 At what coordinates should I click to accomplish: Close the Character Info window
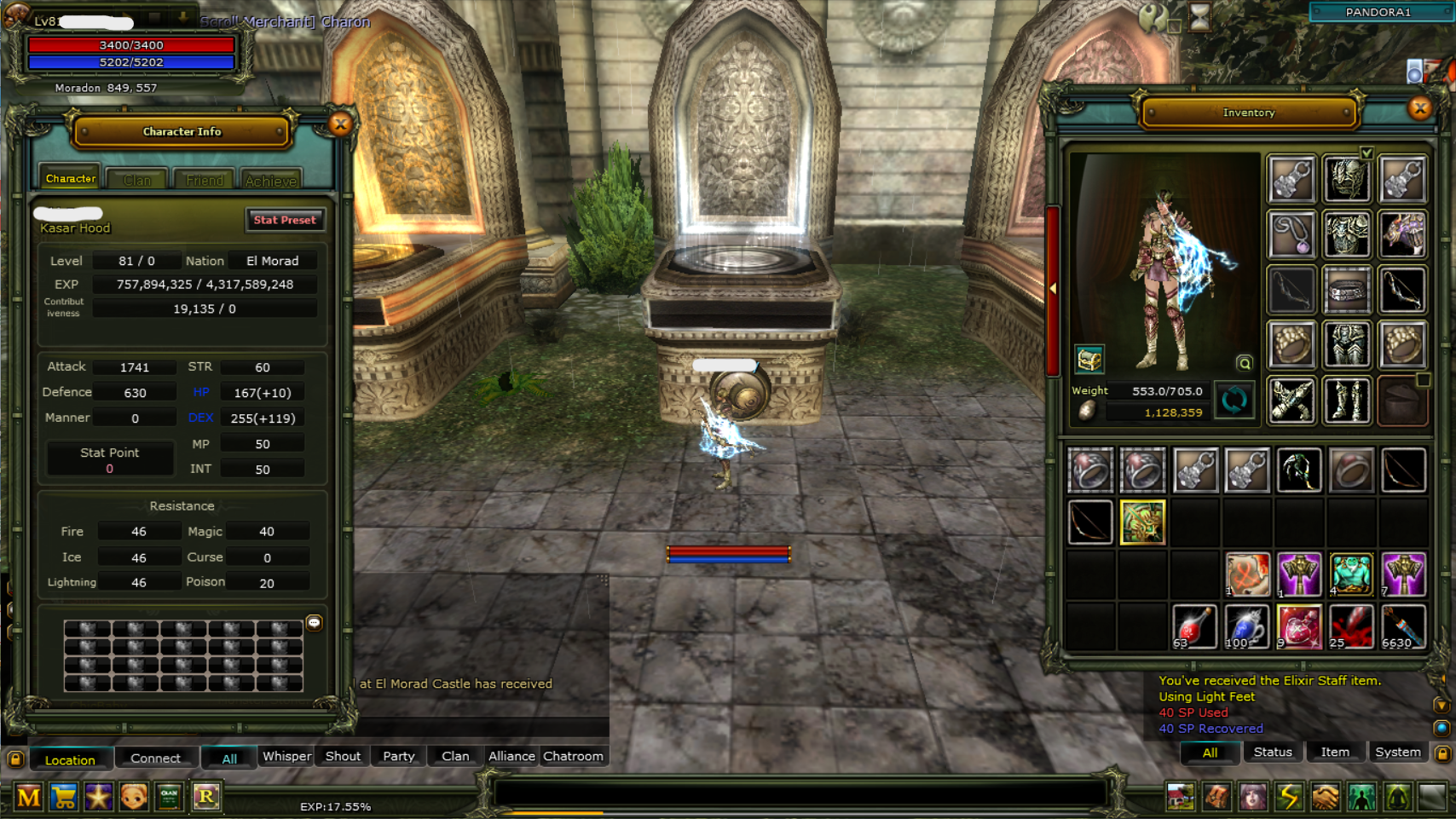point(341,124)
